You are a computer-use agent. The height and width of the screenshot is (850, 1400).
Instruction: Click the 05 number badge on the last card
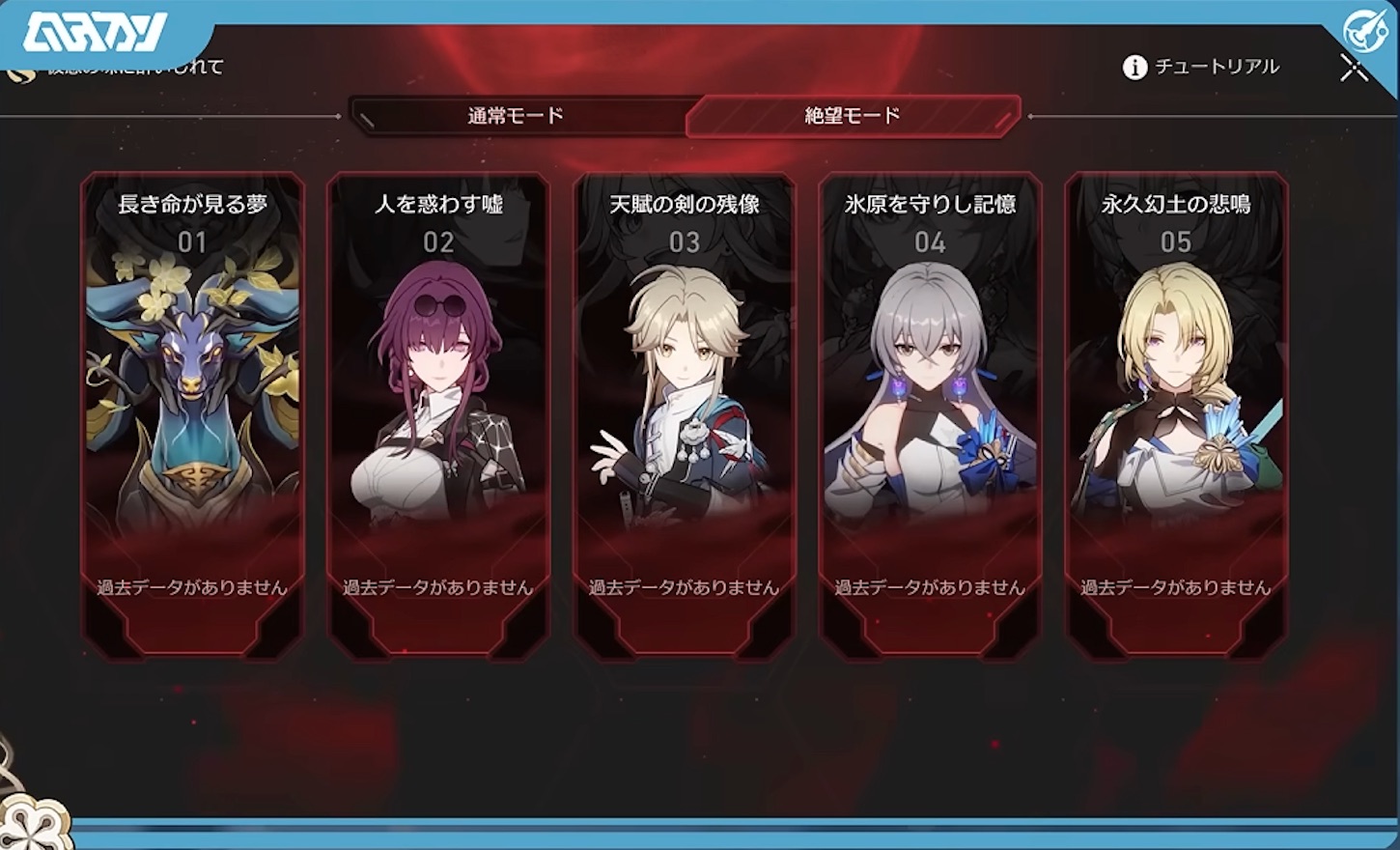tap(1175, 242)
